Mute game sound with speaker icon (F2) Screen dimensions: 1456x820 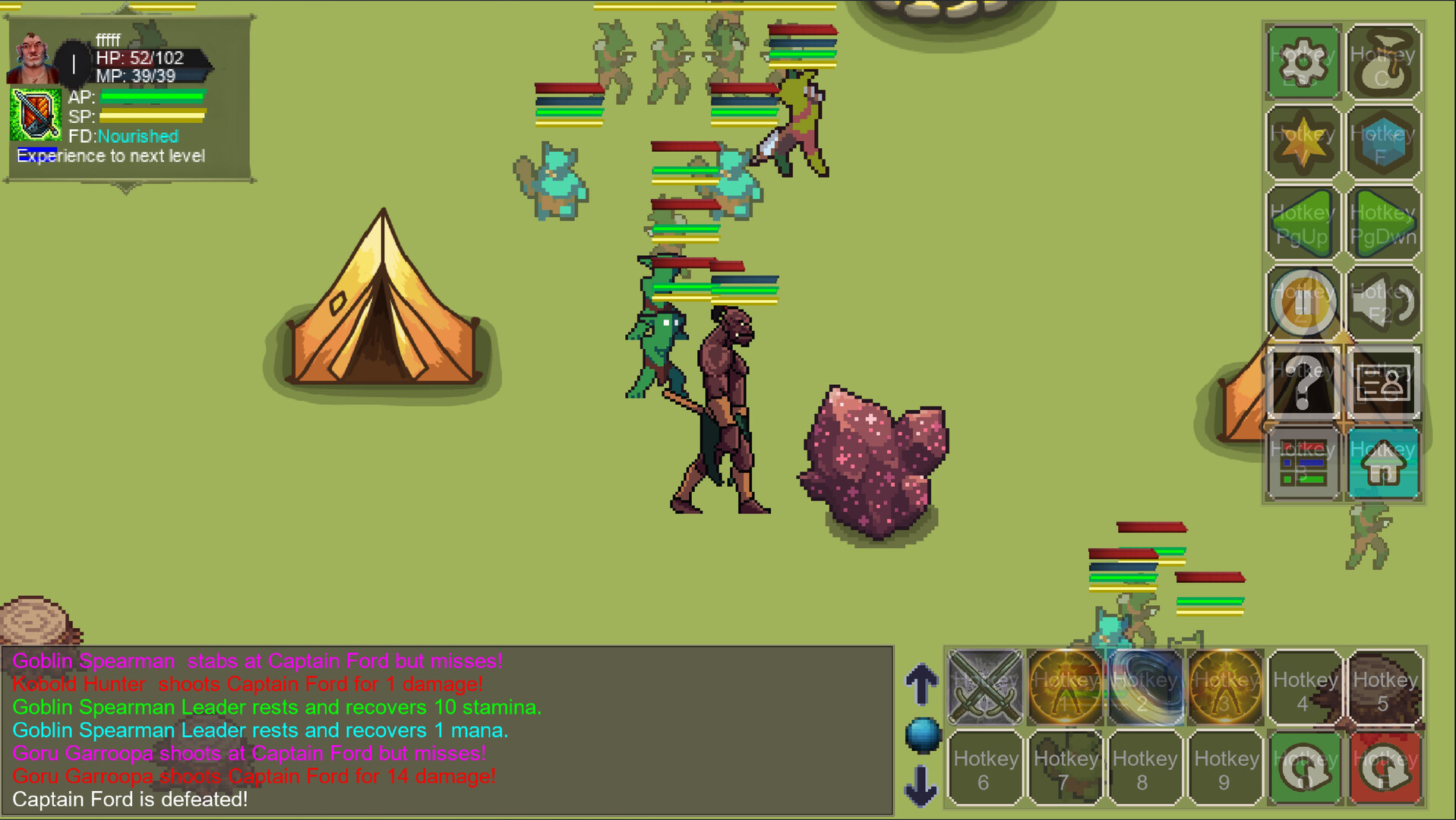[1384, 302]
